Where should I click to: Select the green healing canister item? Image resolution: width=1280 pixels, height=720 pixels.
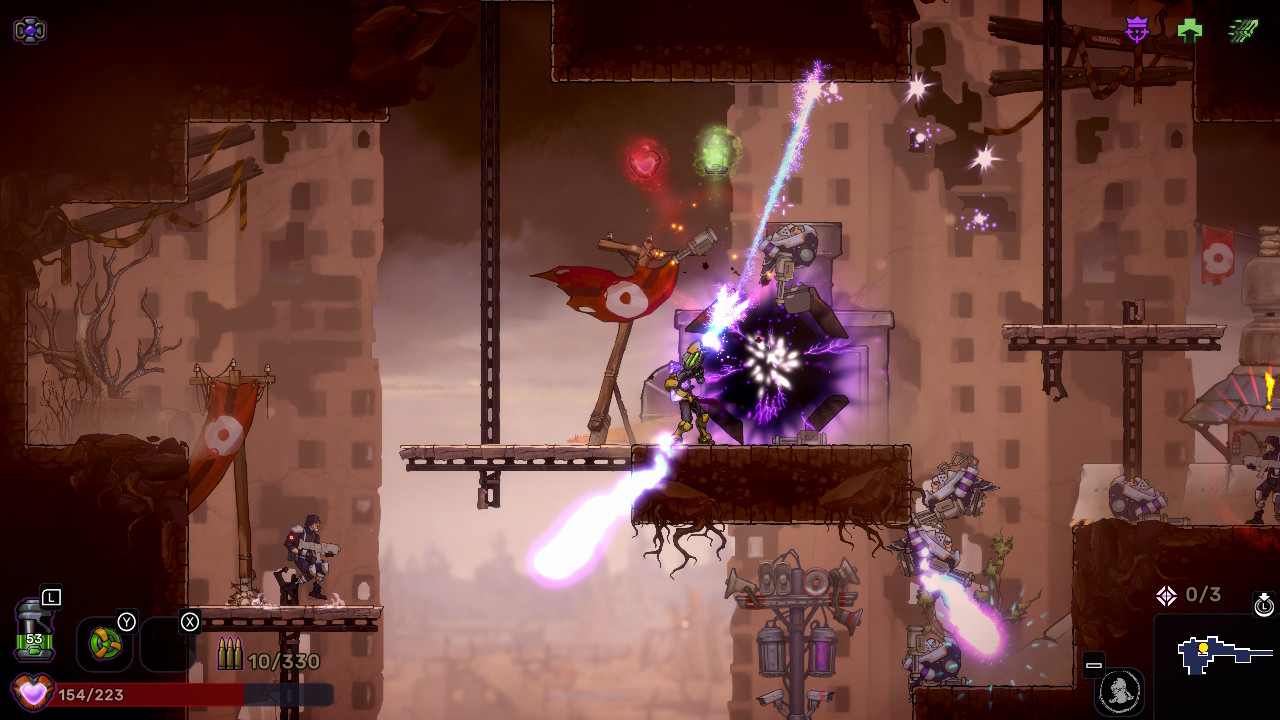pos(34,630)
